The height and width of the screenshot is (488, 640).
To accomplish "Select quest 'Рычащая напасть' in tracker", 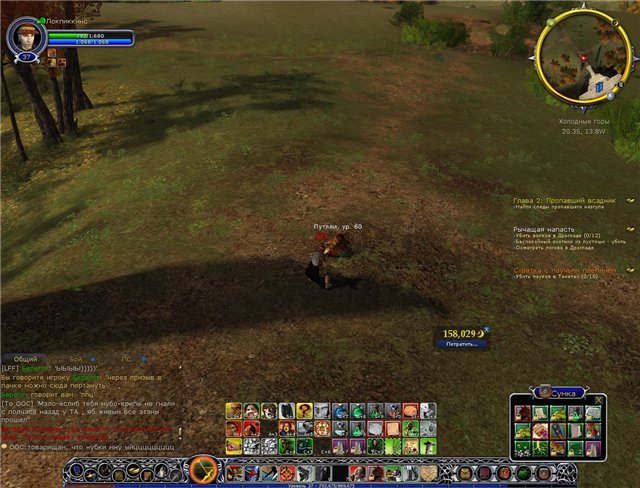I will (543, 229).
